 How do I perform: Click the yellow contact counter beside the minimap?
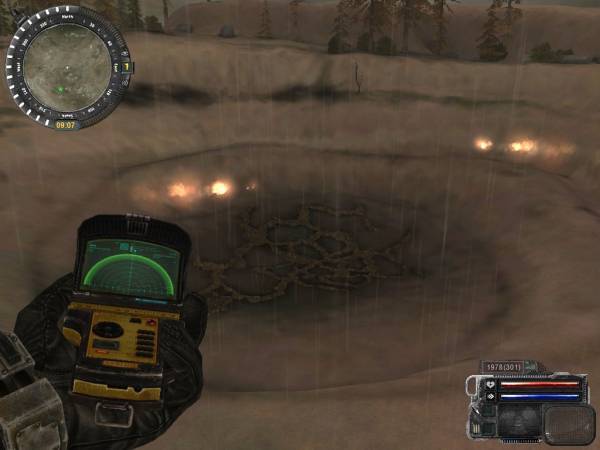pyautogui.click(x=127, y=65)
